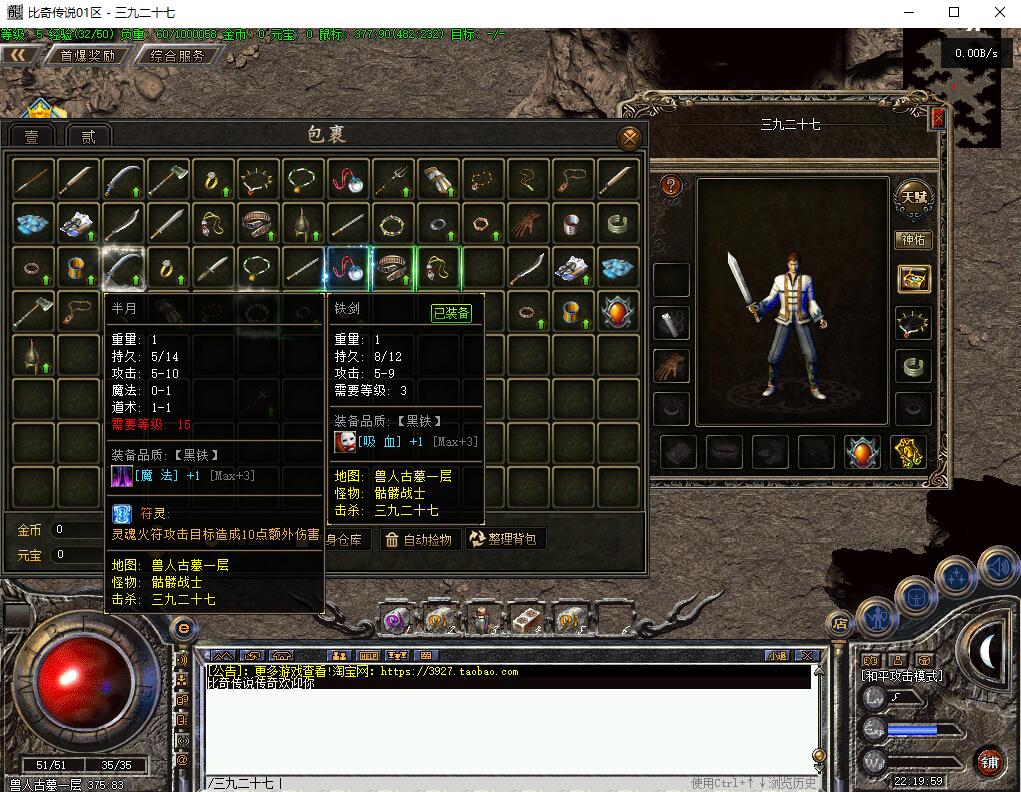Click the orange gem medal equipment slot
This screenshot has height=792, width=1021.
point(862,452)
